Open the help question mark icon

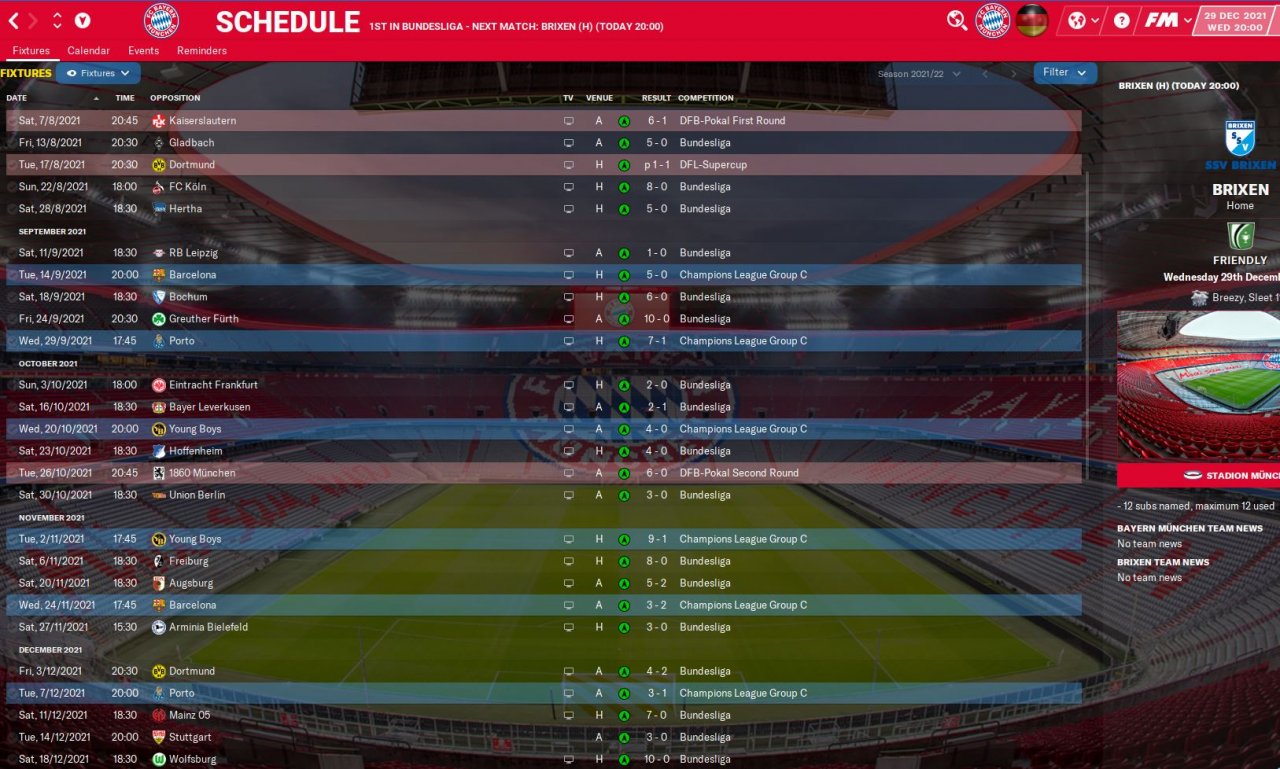1122,20
